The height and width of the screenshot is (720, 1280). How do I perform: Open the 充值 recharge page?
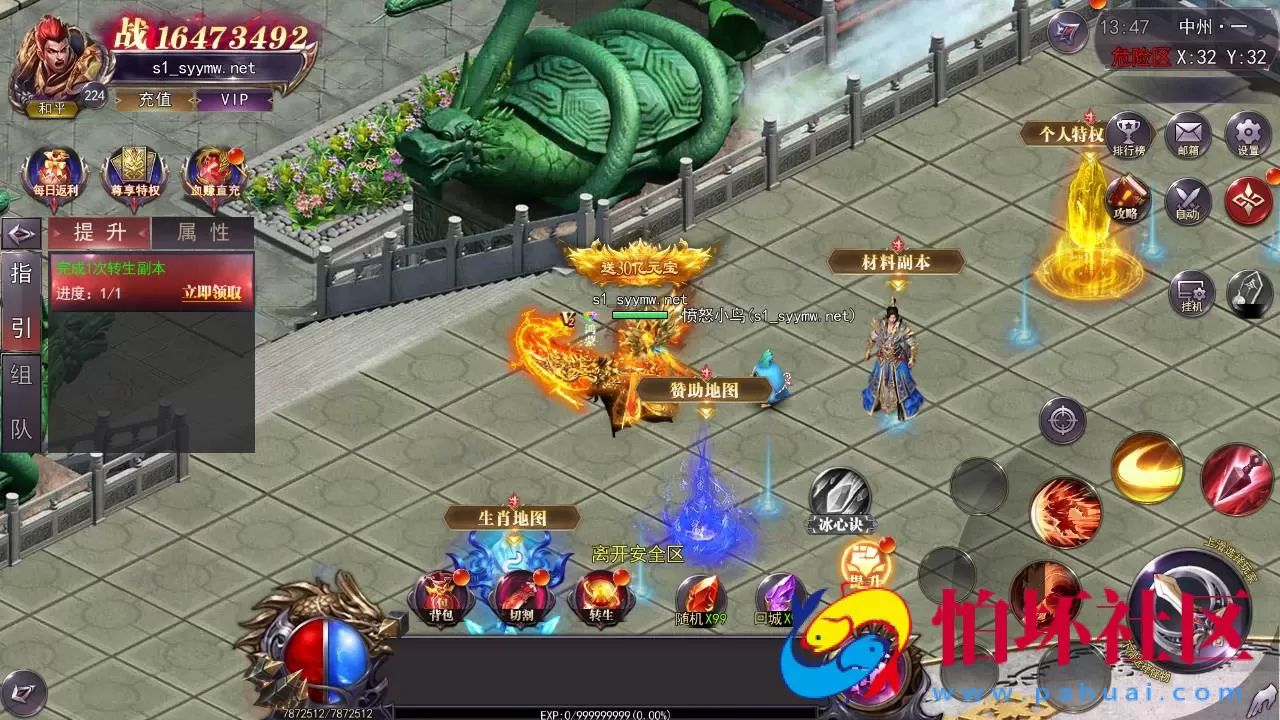point(156,100)
